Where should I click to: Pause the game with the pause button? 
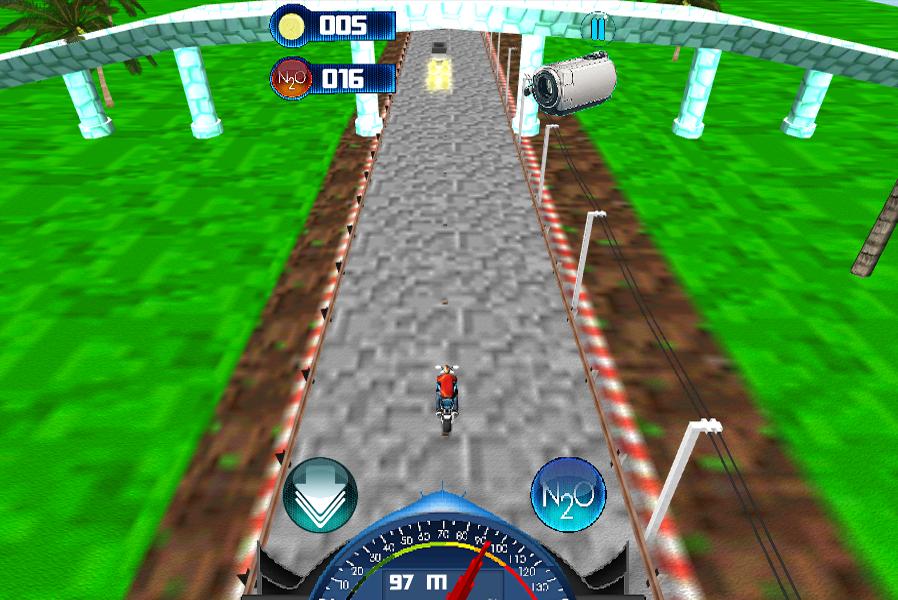(x=597, y=28)
